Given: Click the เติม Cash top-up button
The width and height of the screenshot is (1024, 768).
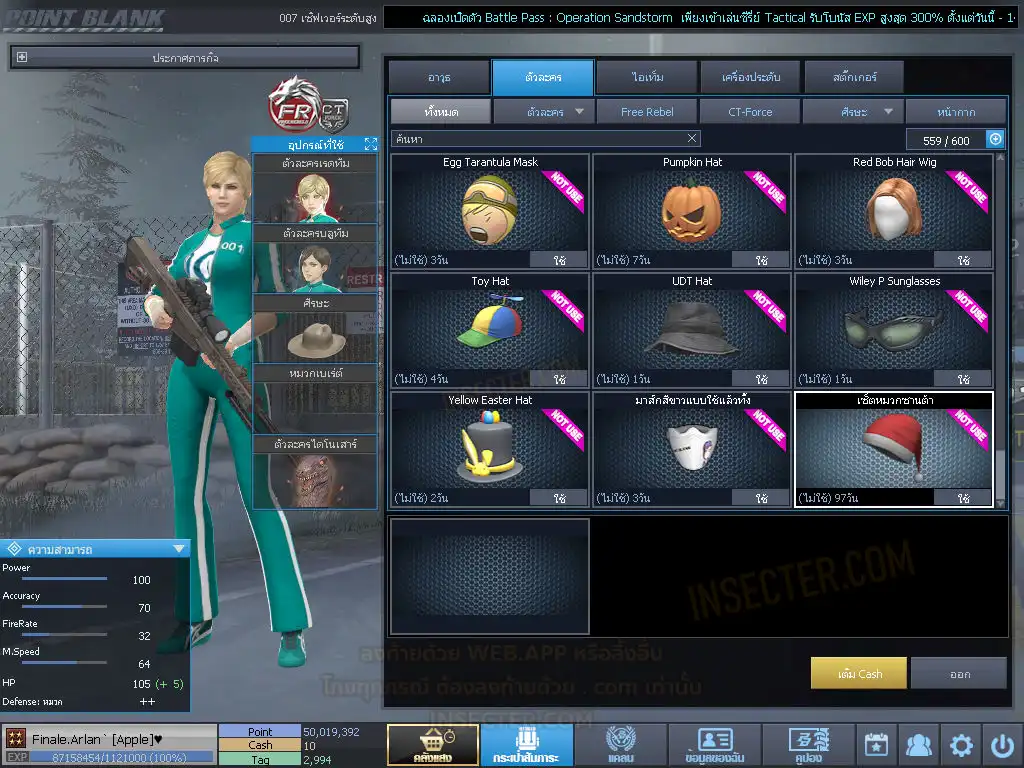Looking at the screenshot, I should pos(859,673).
